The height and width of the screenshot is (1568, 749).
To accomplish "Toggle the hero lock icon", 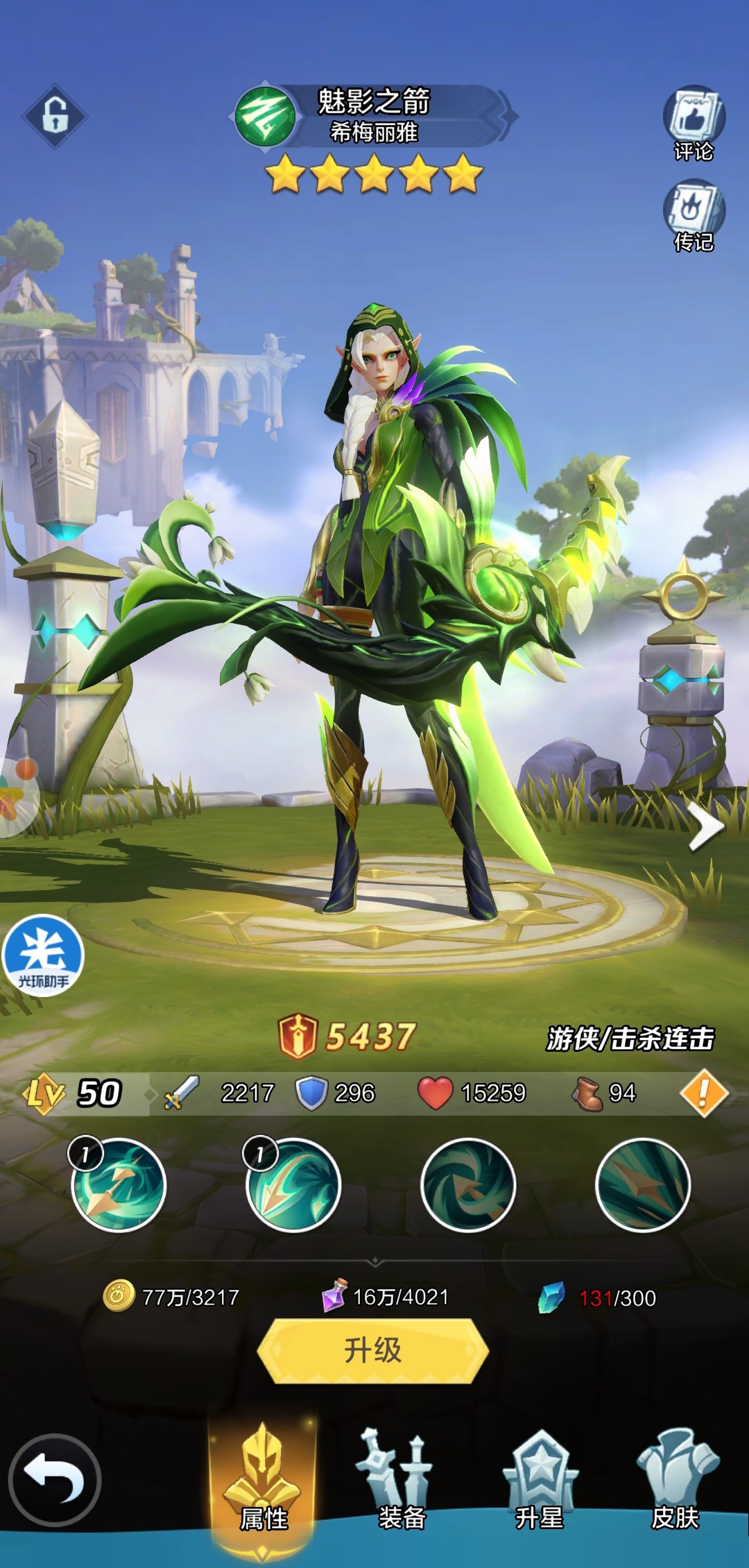I will (55, 116).
